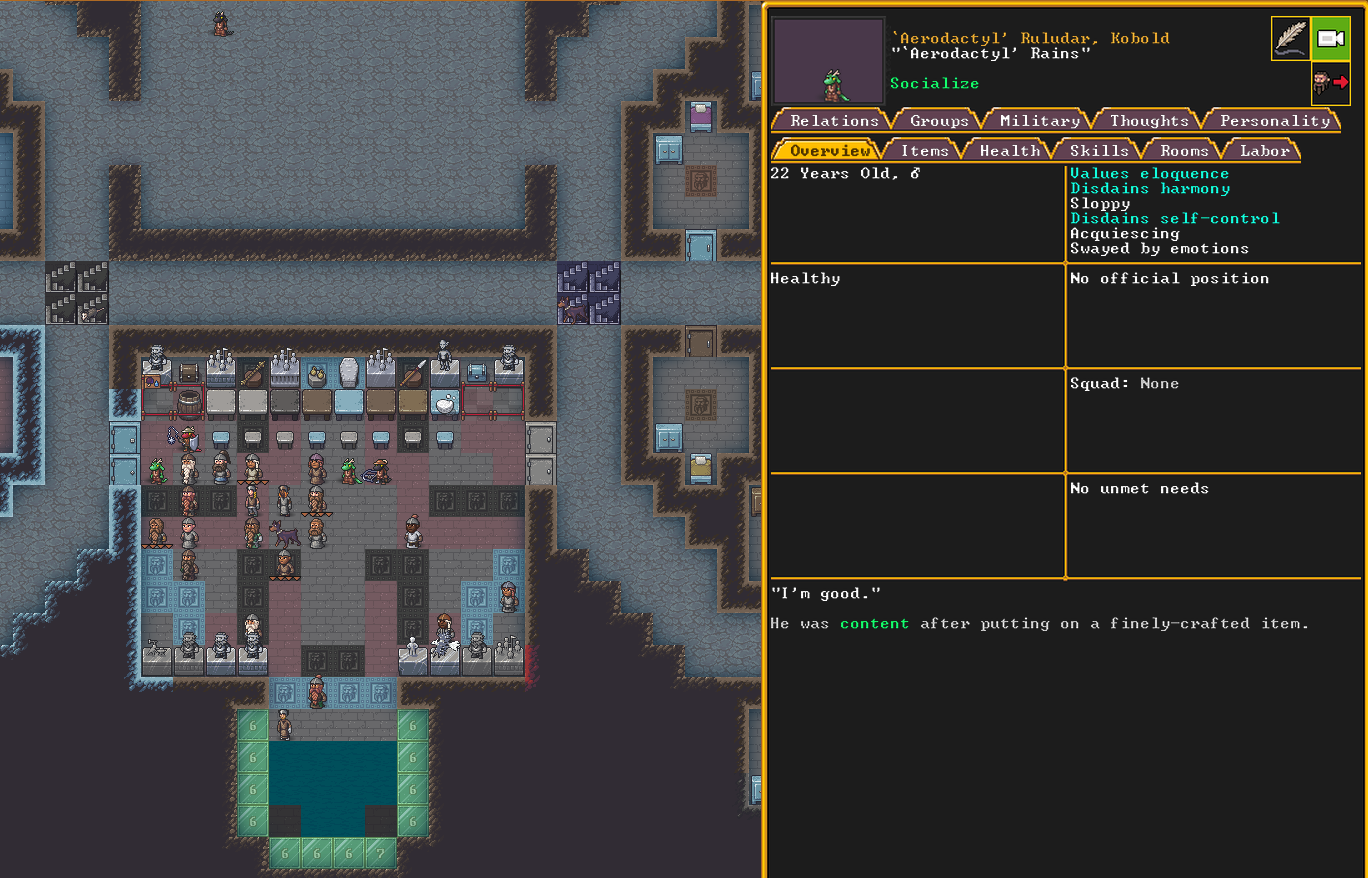Image resolution: width=1368 pixels, height=878 pixels.
Task: Click the dwarf with red arrow icon
Action: (x=1330, y=83)
